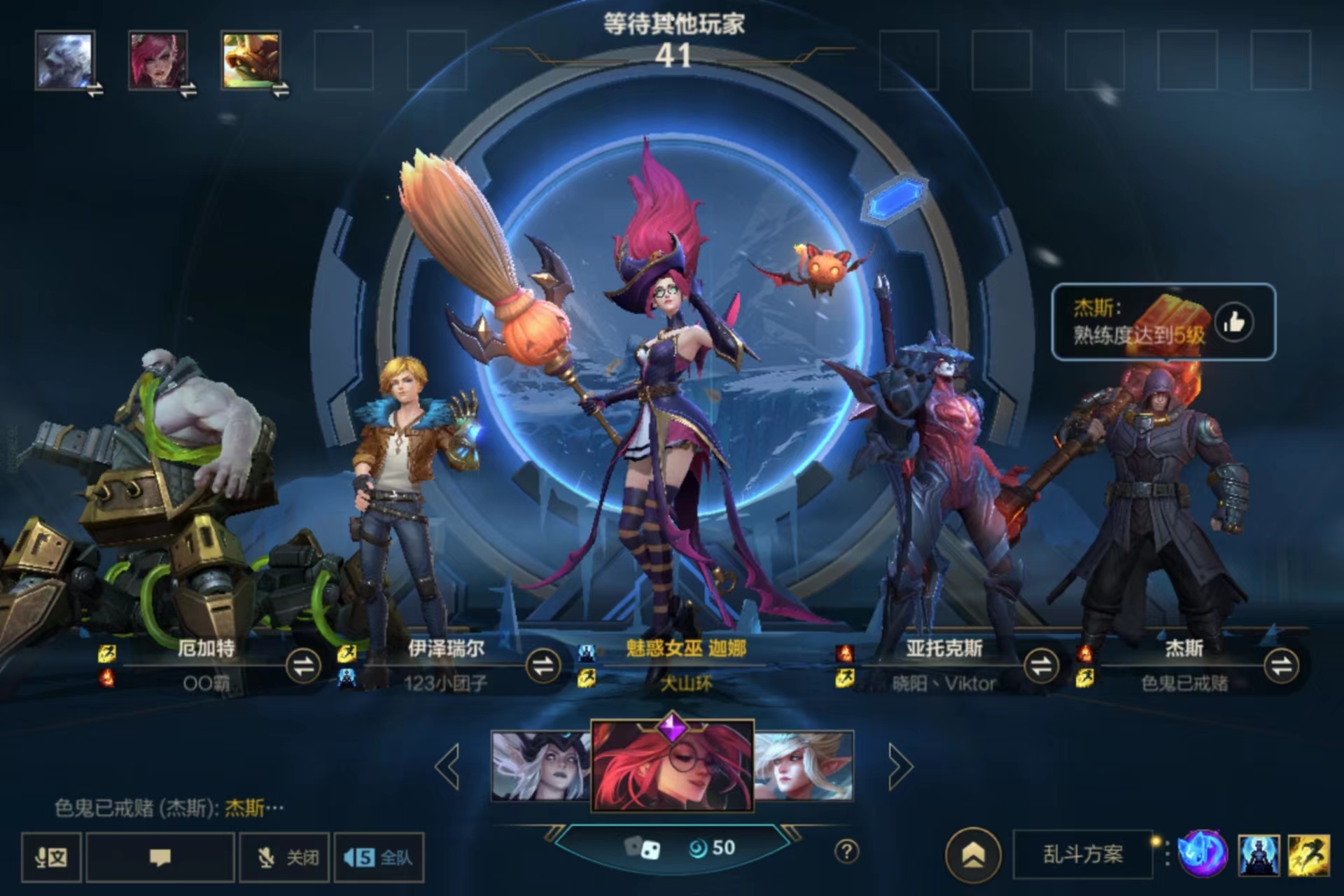
Task: Request a swap with the 亚托克斯 player
Action: (x=1041, y=666)
